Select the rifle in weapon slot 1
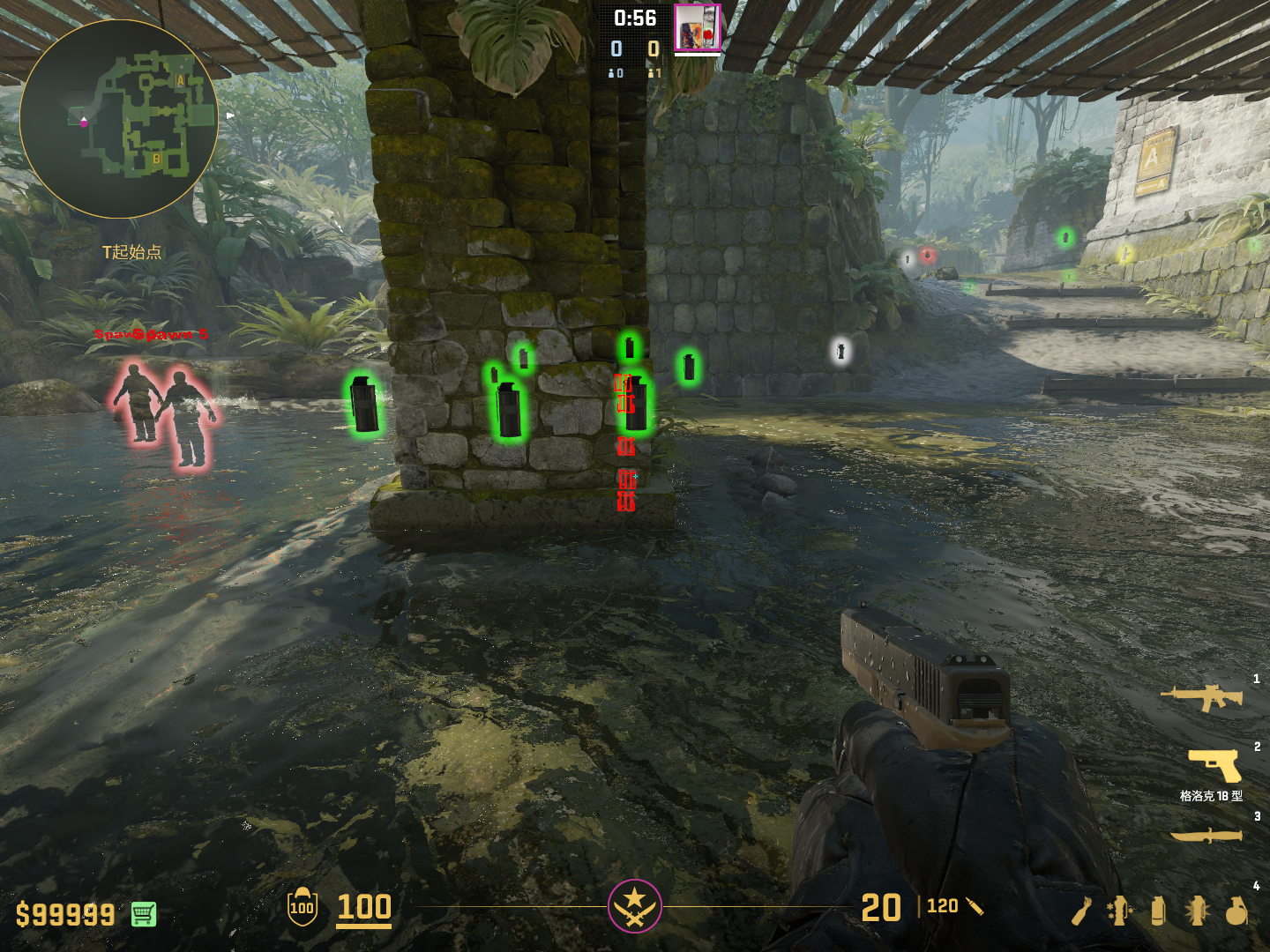Screen dimensions: 1270x952 1201,697
